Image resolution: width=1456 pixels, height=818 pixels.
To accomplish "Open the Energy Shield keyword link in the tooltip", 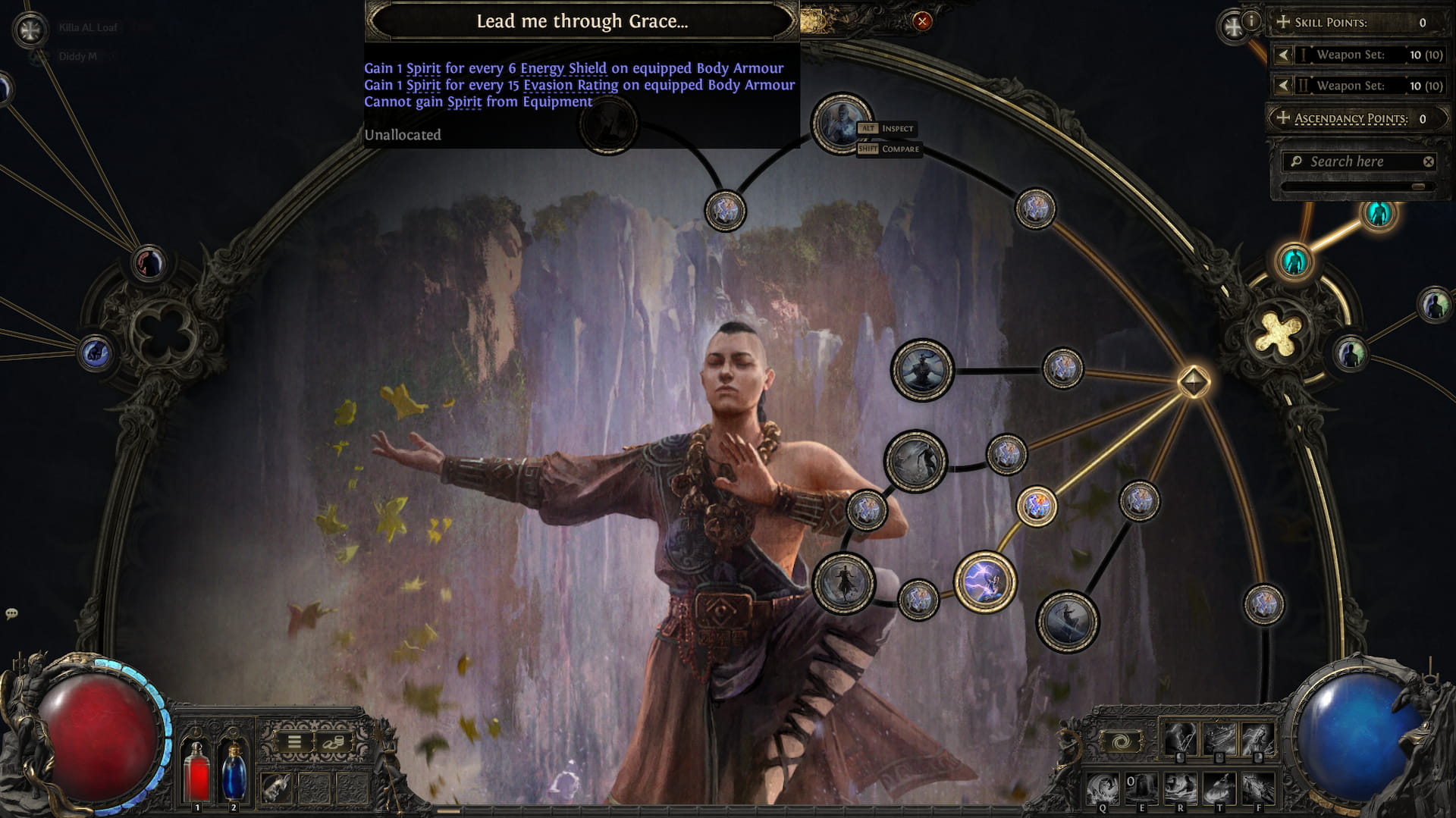I will pos(564,67).
